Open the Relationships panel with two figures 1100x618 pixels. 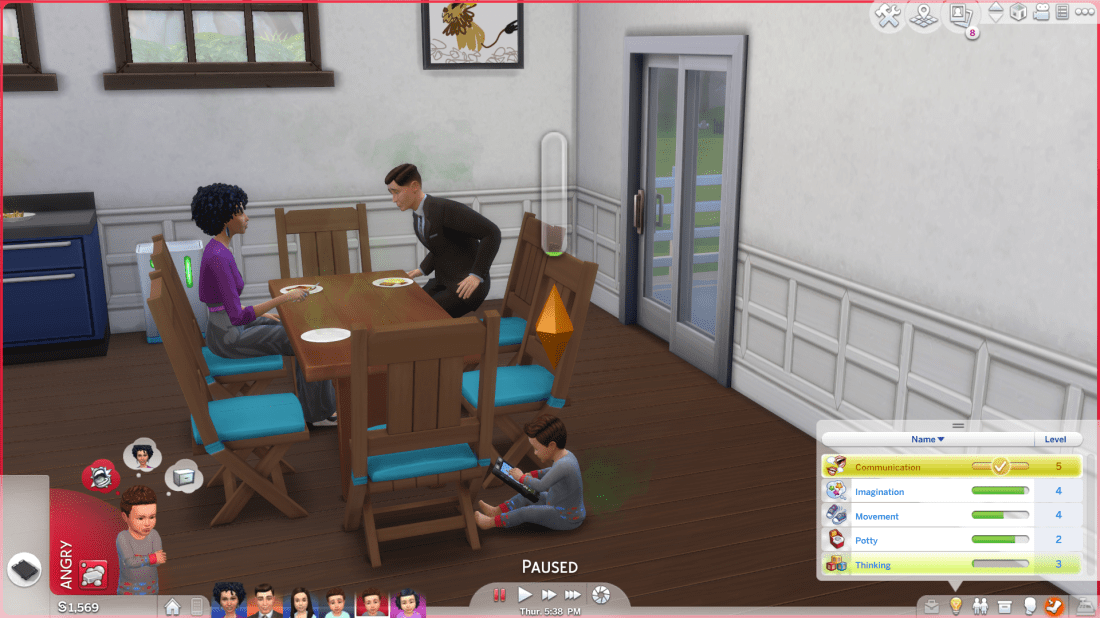point(979,606)
